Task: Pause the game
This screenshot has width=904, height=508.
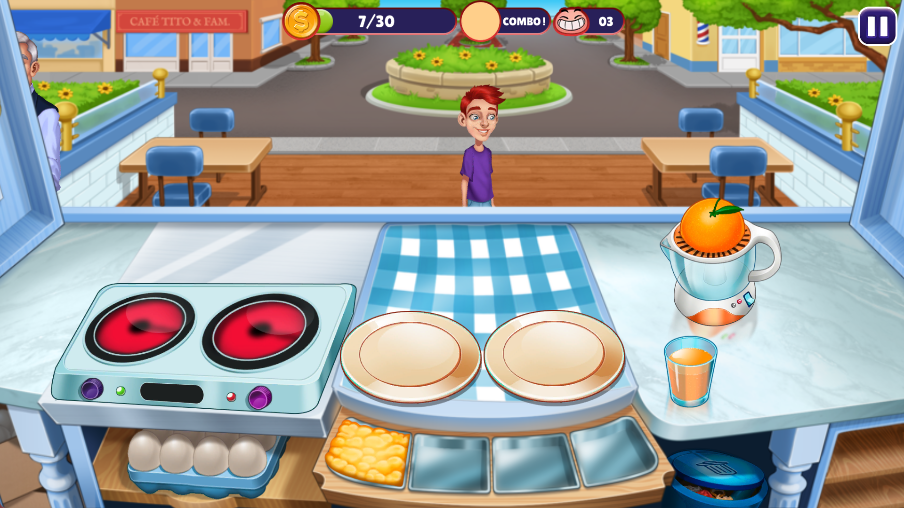Action: (x=877, y=26)
